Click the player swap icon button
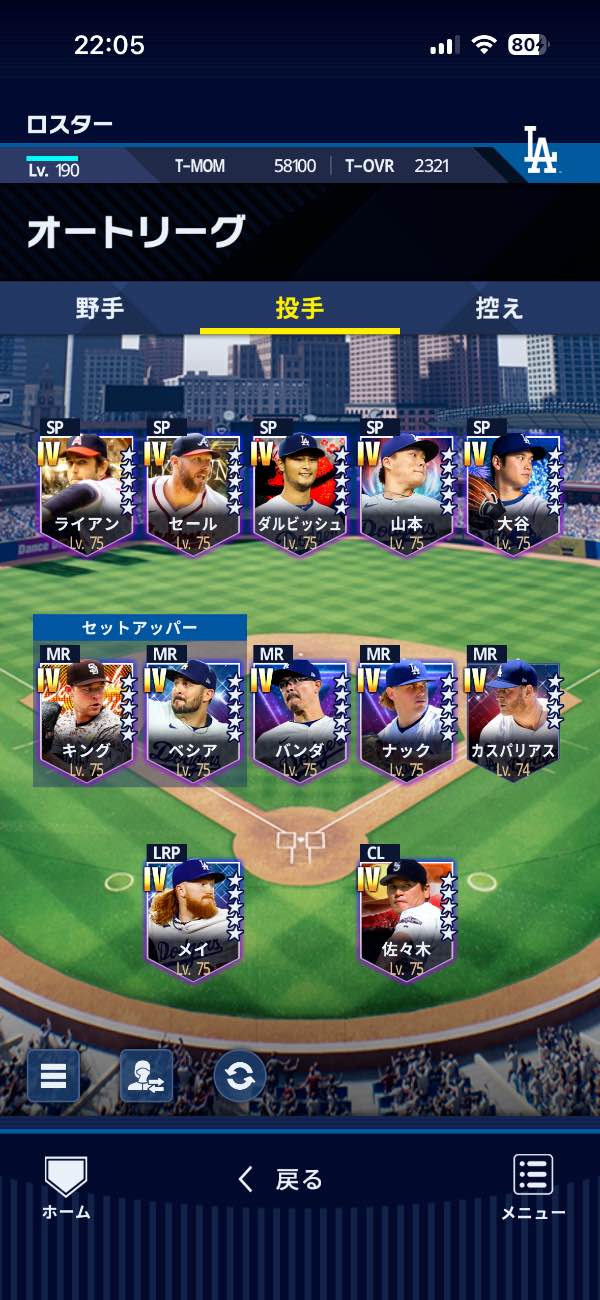Viewport: 600px width, 1300px height. click(146, 1076)
